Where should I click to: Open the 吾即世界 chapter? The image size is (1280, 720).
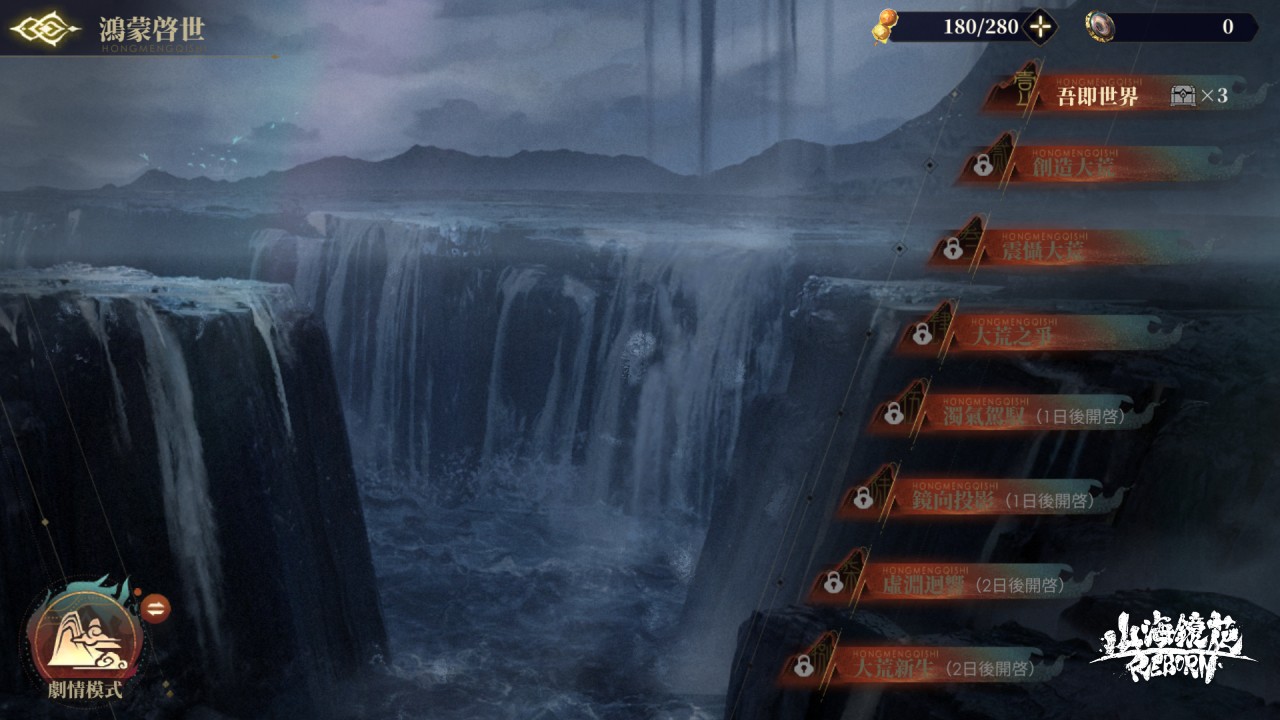1097,97
